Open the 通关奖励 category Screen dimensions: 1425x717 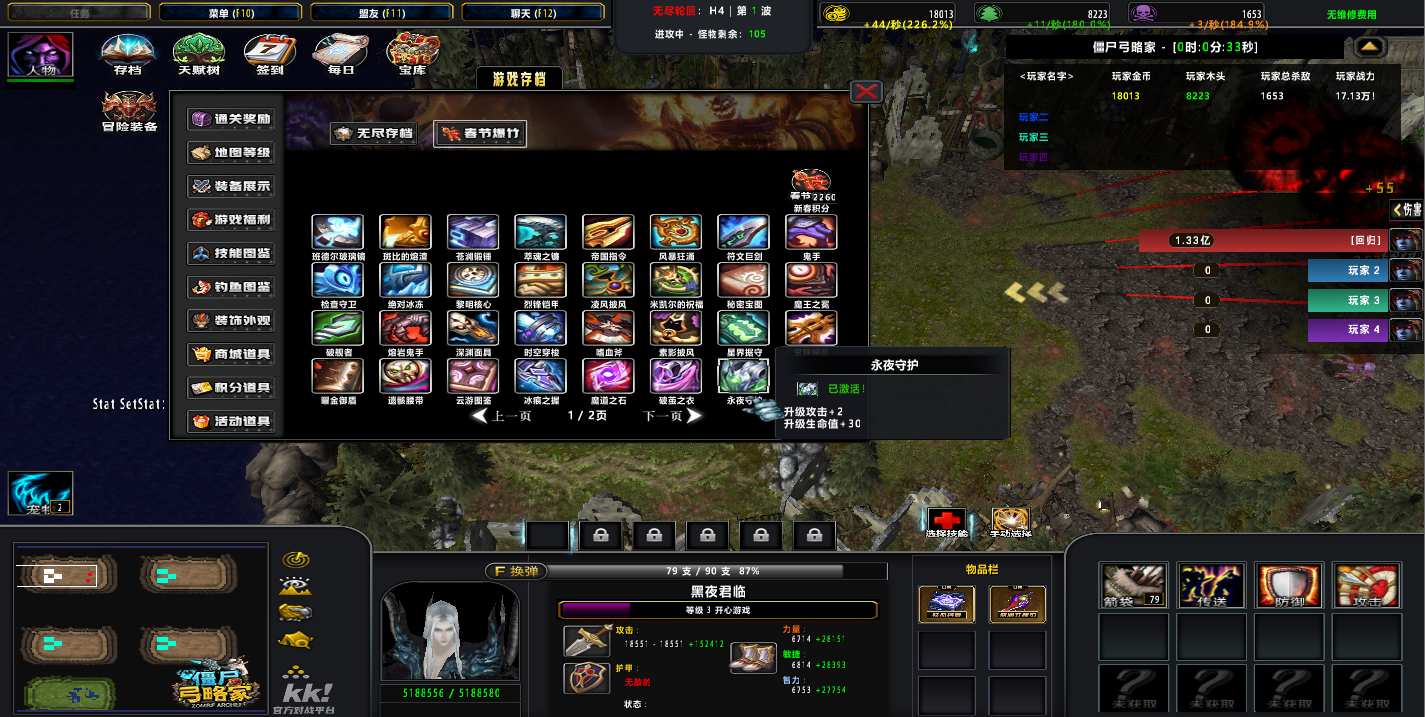tap(231, 119)
